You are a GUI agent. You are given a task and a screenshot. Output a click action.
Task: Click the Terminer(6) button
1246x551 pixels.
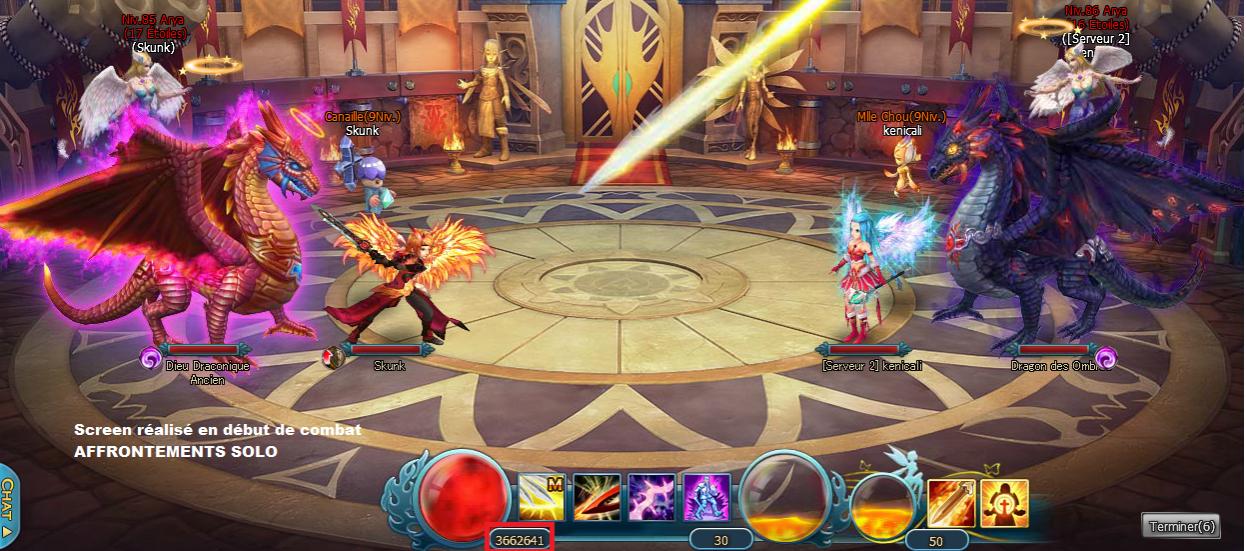coord(1180,526)
